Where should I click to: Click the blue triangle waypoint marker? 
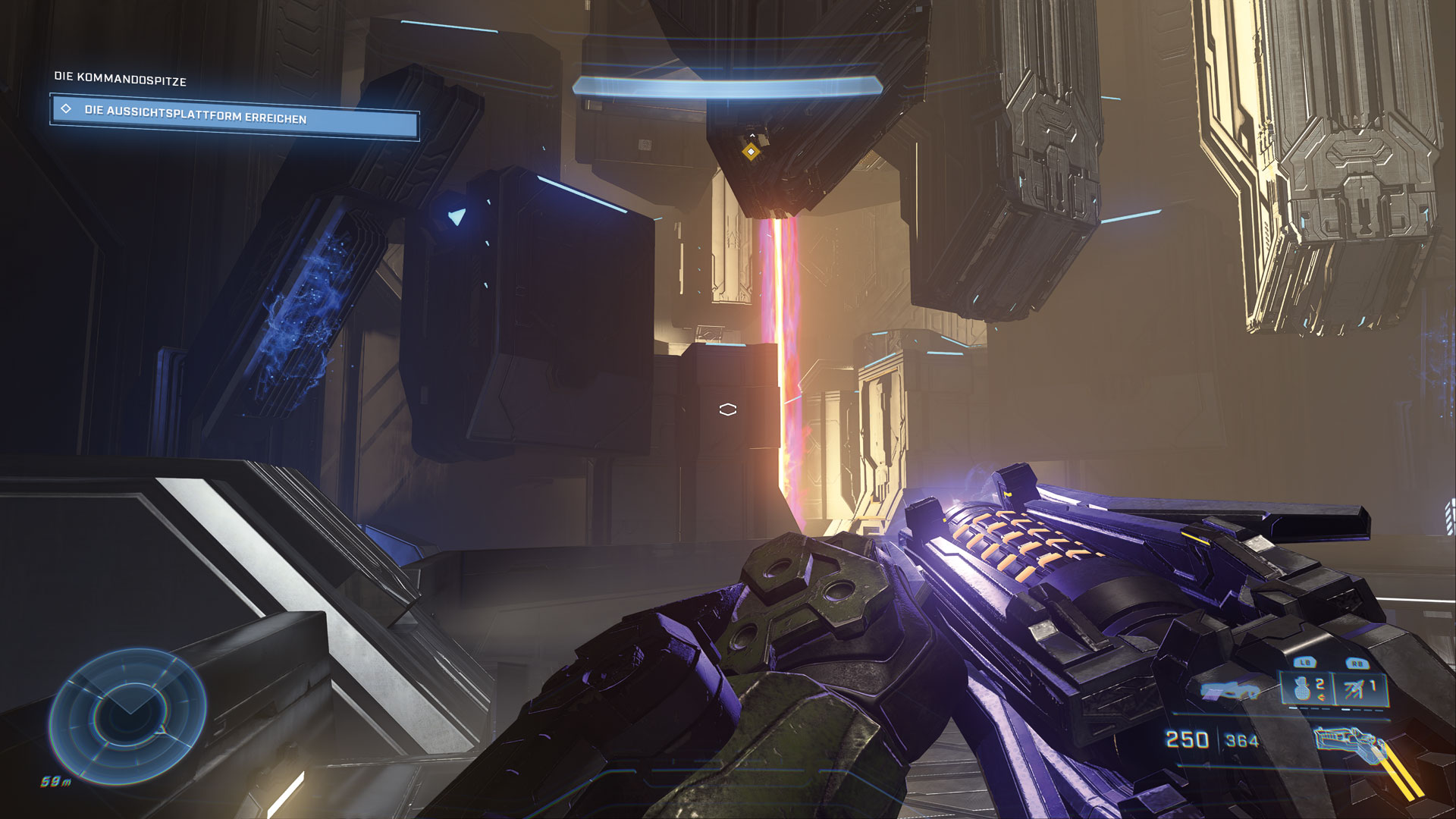pyautogui.click(x=456, y=217)
